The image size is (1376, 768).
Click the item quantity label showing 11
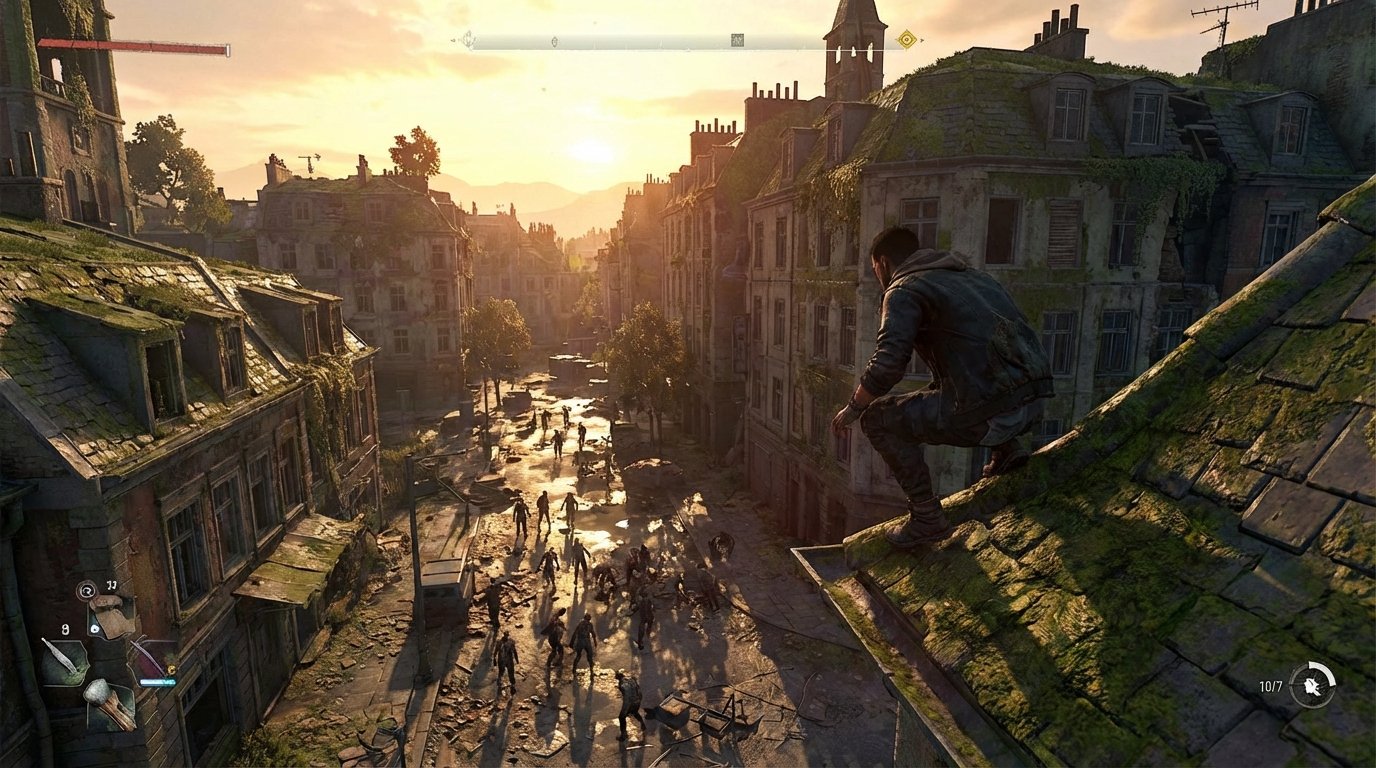[x=111, y=585]
